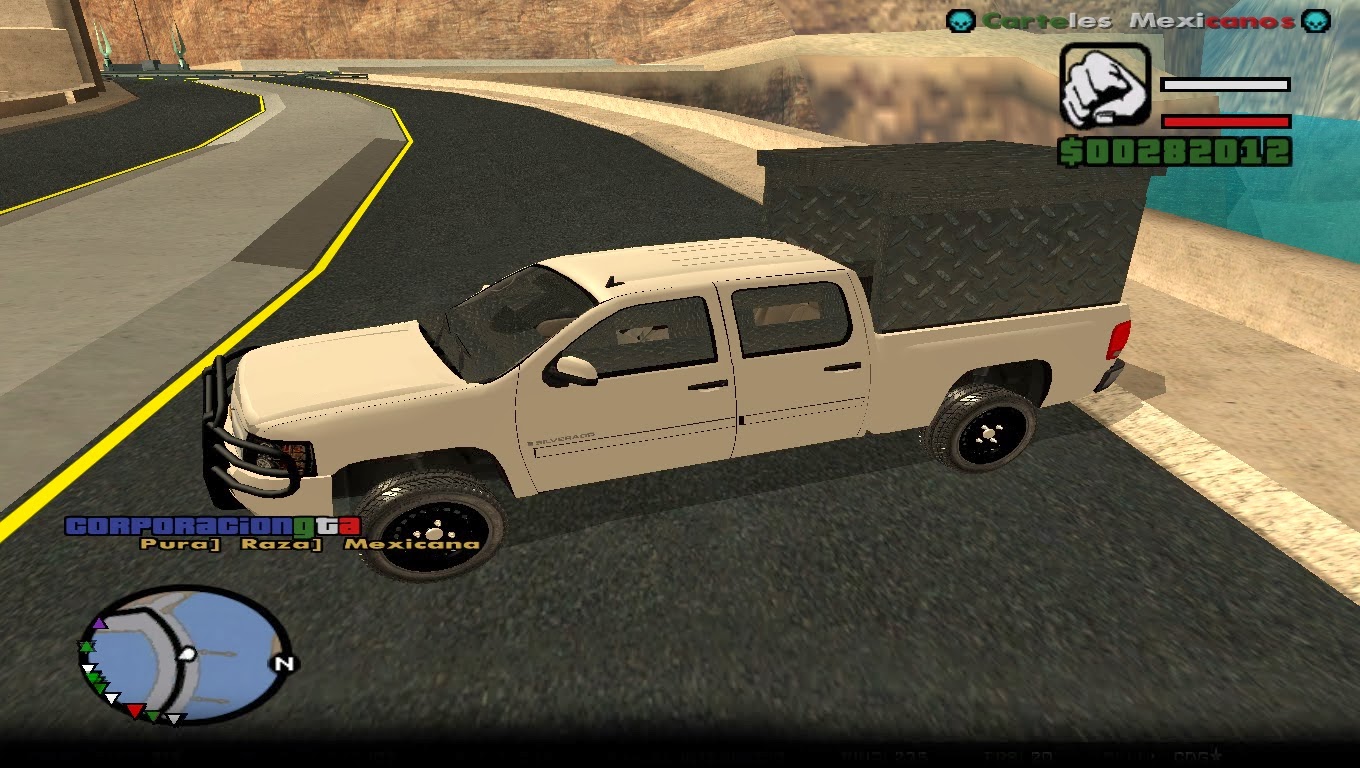This screenshot has height=768, width=1360.
Task: Click the white player marker on the radar
Action: click(188, 653)
